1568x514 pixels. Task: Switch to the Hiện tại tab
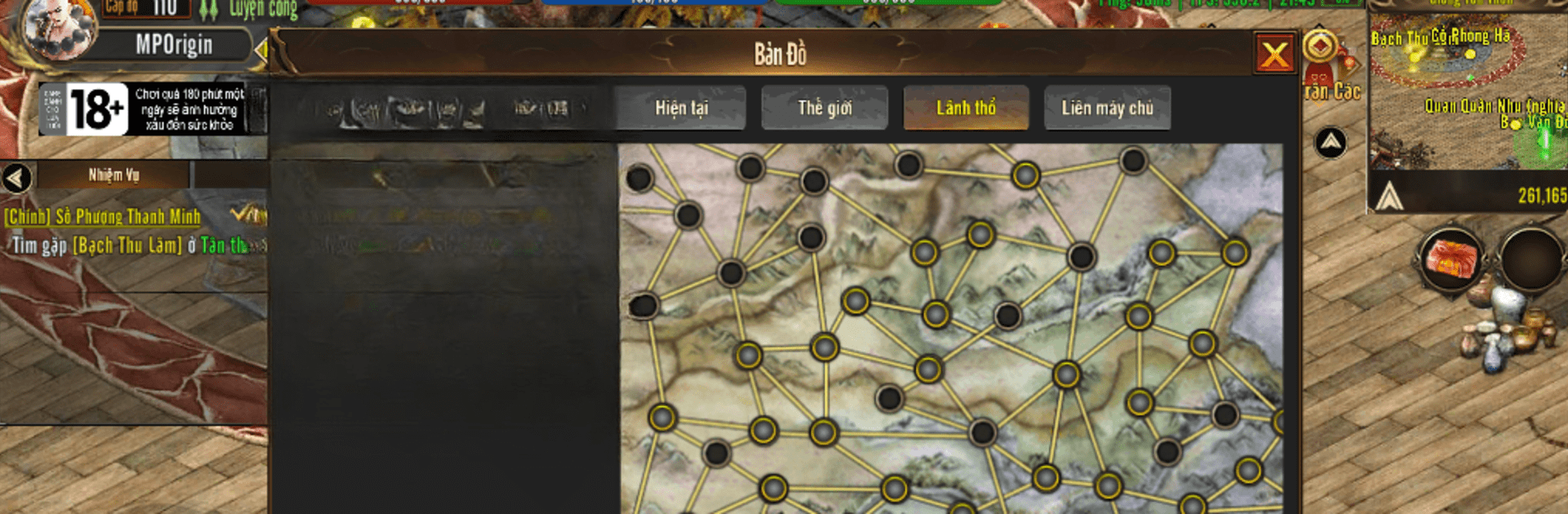point(681,108)
